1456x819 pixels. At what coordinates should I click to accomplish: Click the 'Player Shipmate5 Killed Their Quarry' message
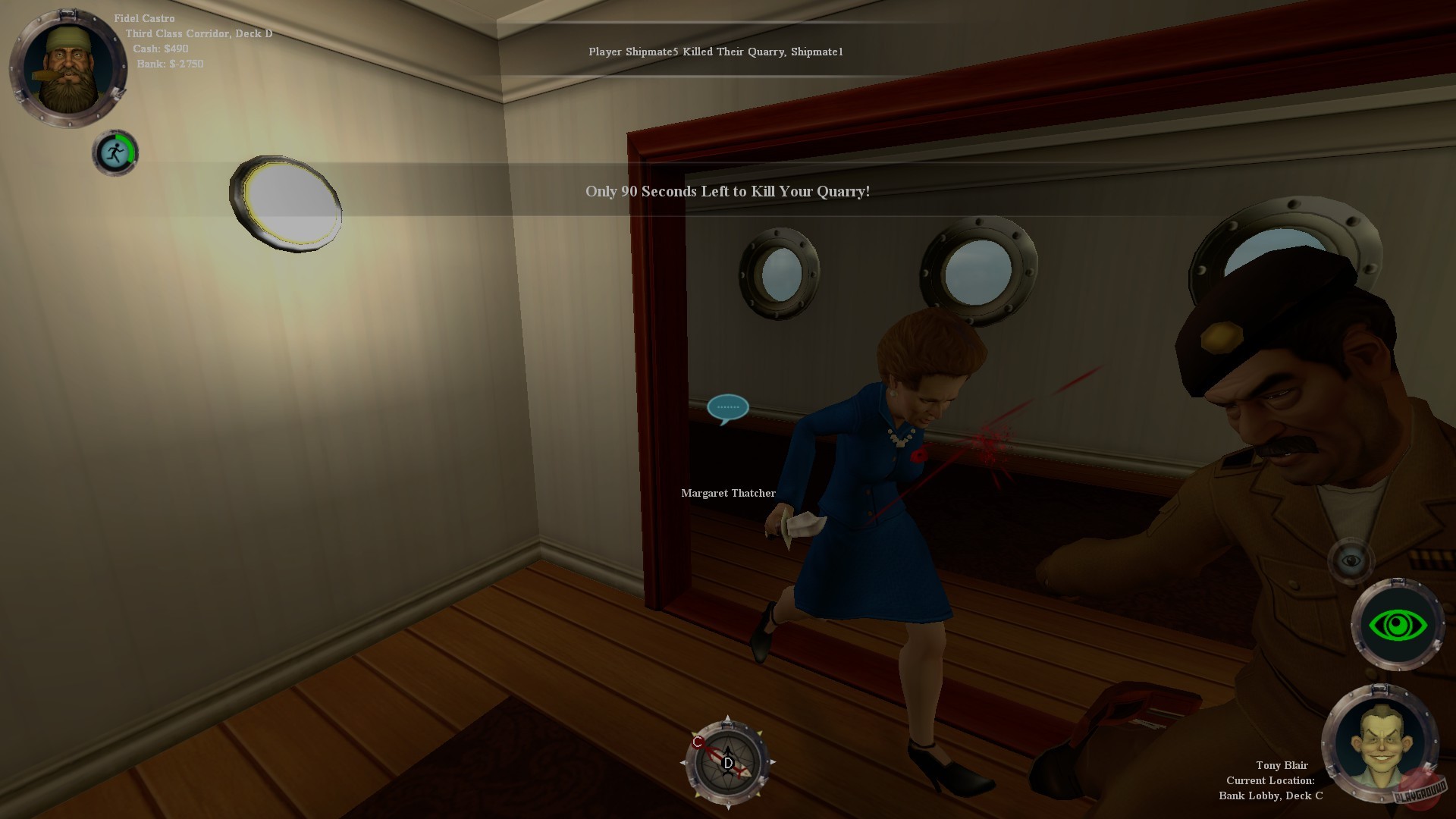(717, 53)
